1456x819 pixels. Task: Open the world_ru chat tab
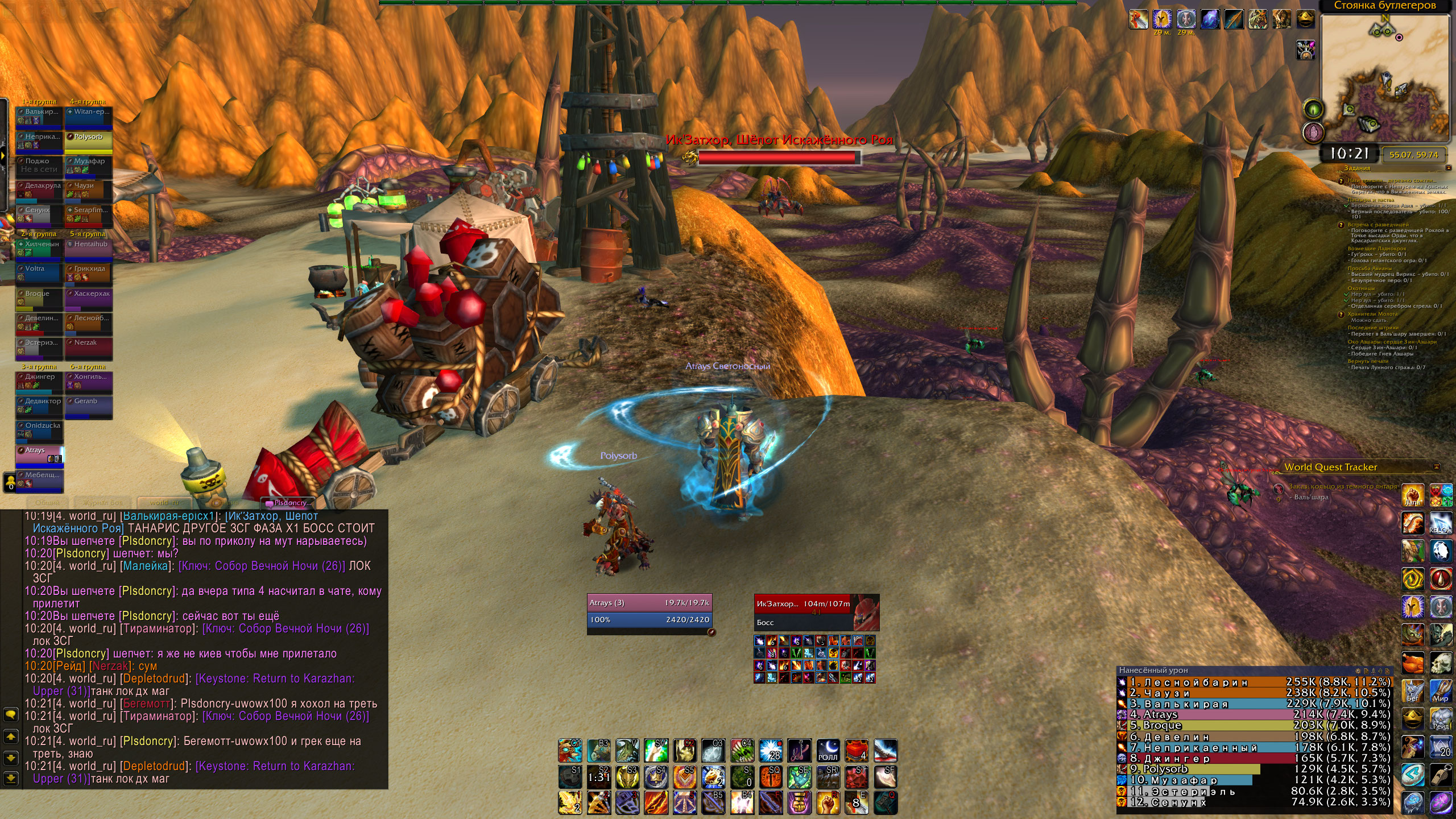pyautogui.click(x=164, y=503)
